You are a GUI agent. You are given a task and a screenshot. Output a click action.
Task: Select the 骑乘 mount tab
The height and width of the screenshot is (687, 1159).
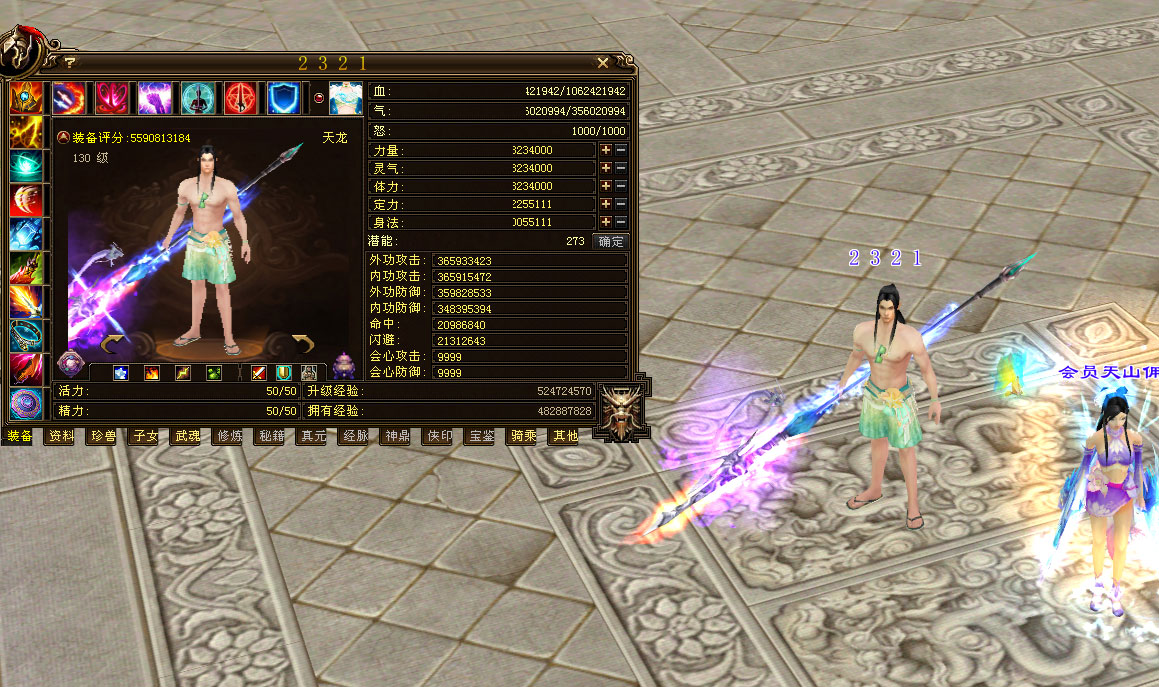[x=524, y=436]
